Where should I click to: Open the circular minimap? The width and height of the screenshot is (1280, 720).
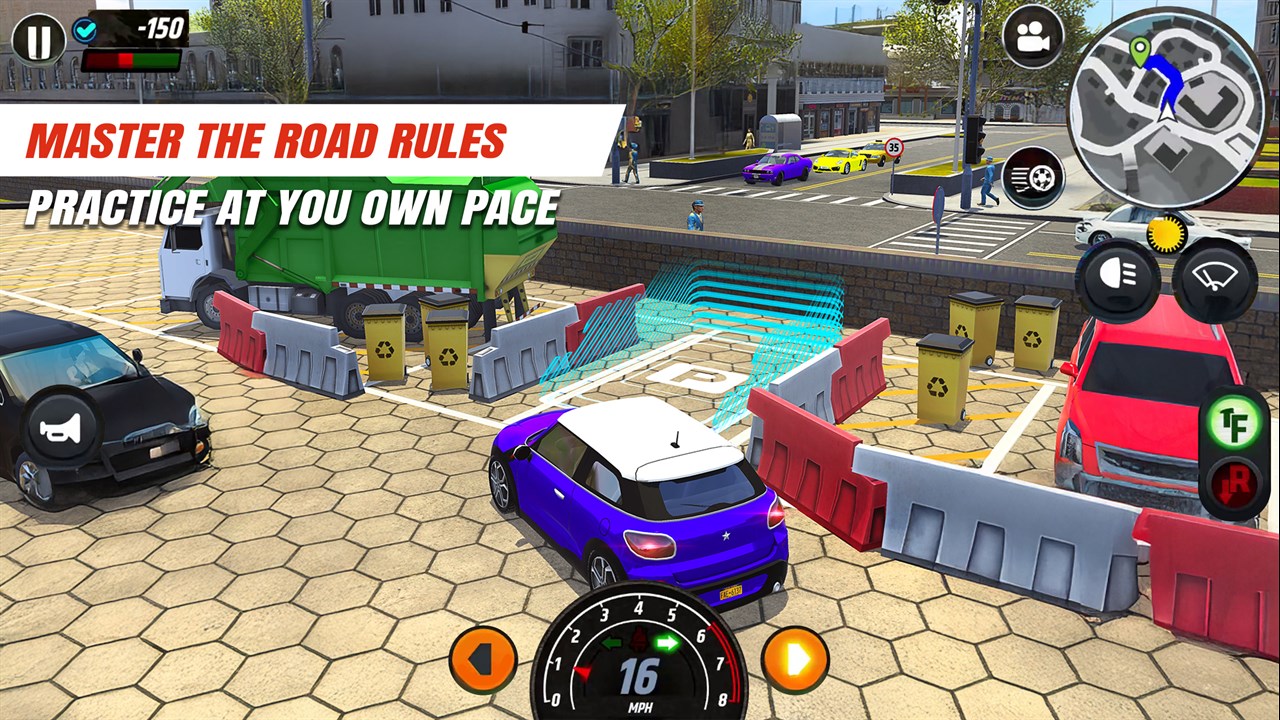click(x=1168, y=108)
